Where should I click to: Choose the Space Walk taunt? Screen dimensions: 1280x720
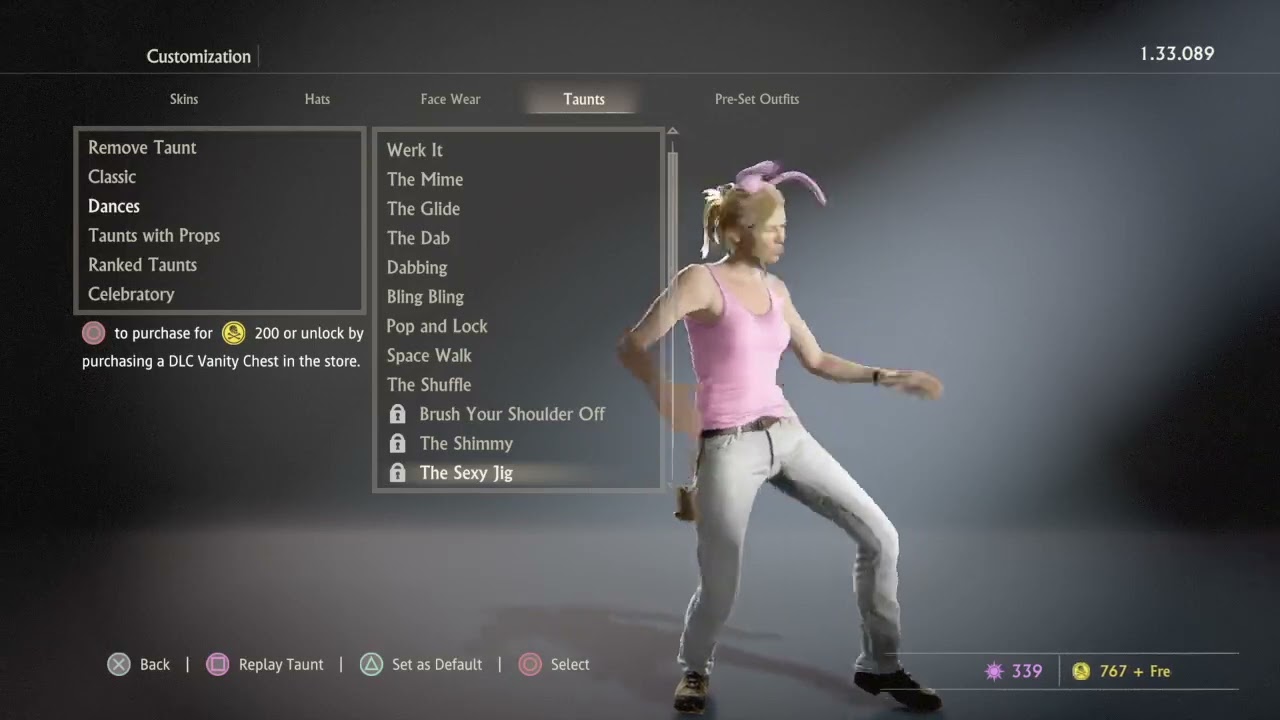tap(429, 355)
